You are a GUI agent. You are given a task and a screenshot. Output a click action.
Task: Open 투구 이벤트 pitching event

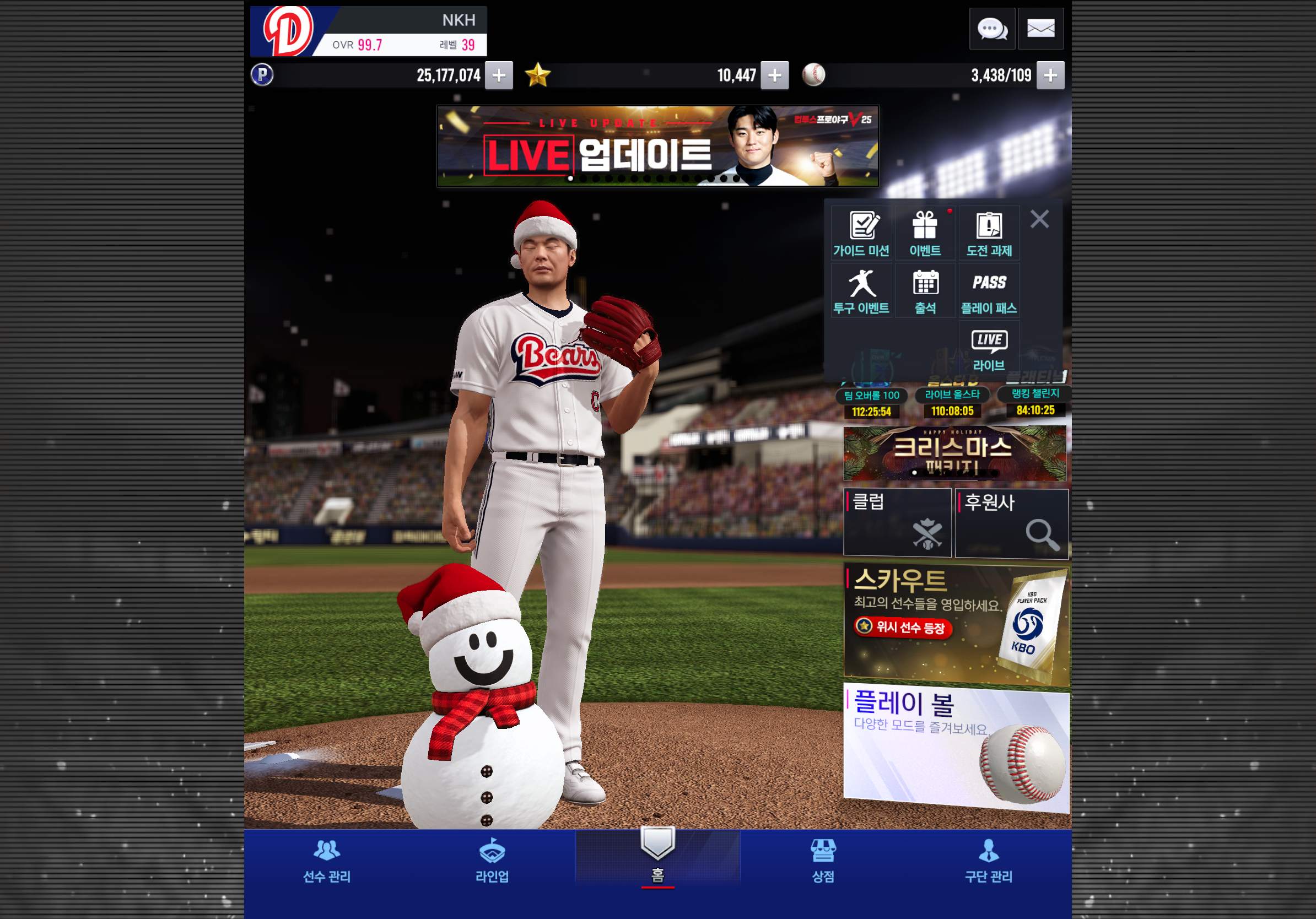click(861, 291)
